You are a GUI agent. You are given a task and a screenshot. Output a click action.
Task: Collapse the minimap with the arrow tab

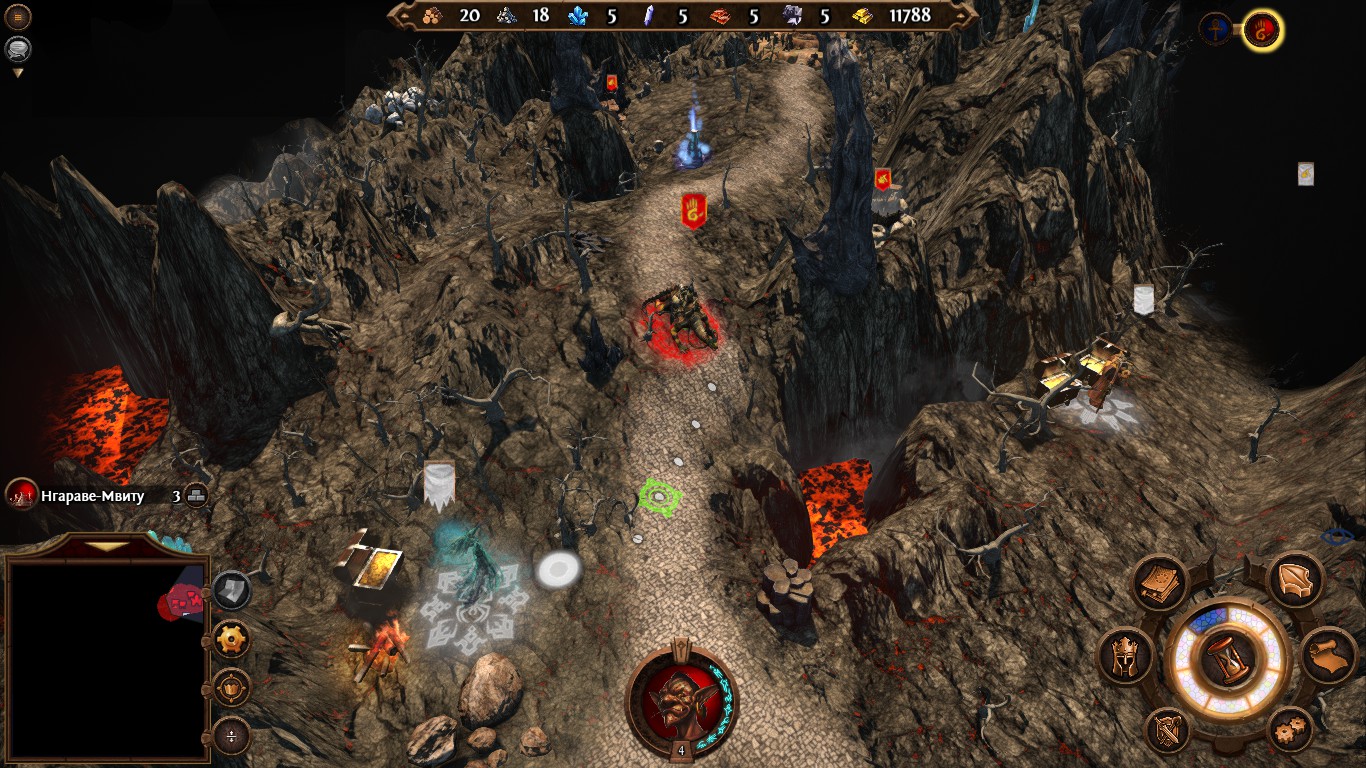point(107,546)
